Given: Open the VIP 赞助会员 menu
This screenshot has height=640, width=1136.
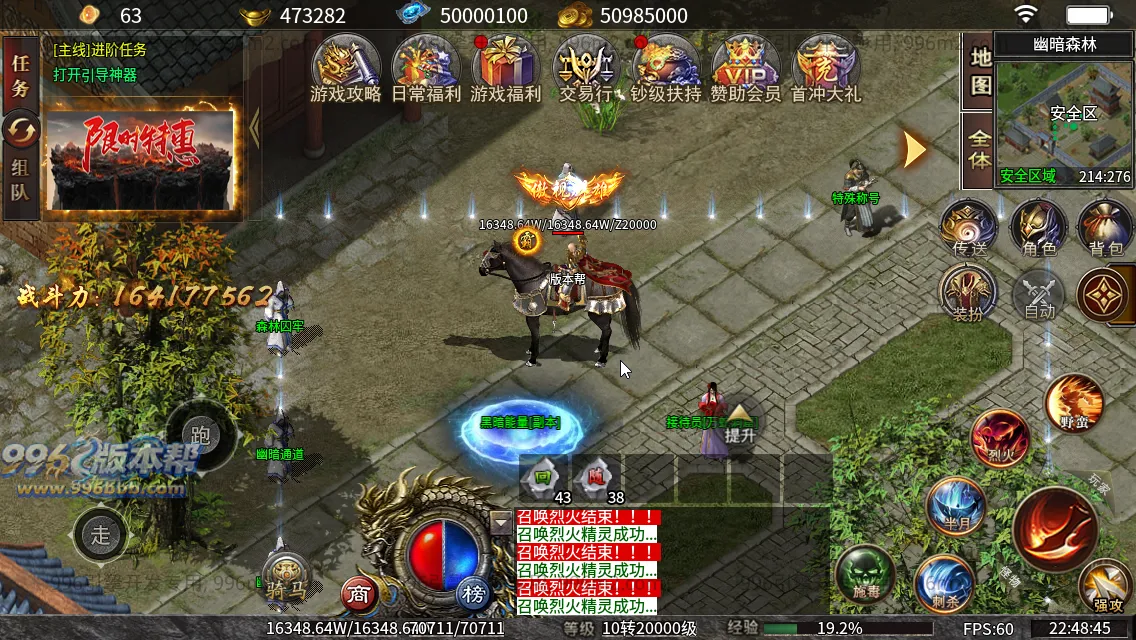Looking at the screenshot, I should (x=745, y=66).
